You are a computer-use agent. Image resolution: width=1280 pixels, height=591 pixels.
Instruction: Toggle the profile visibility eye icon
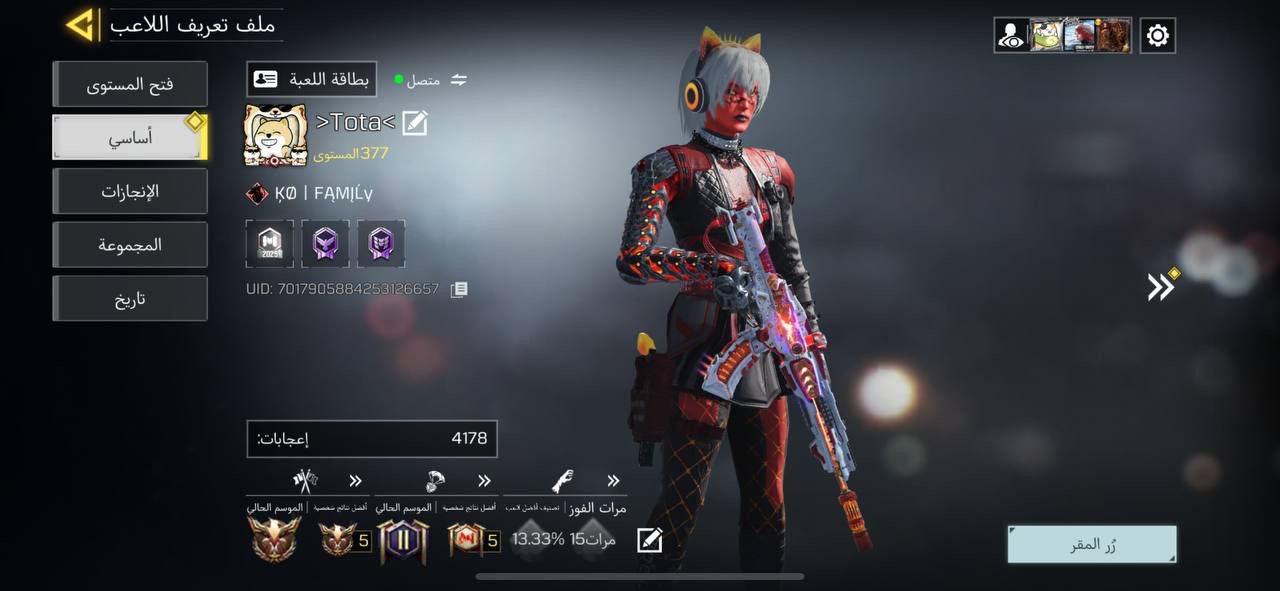click(1011, 36)
